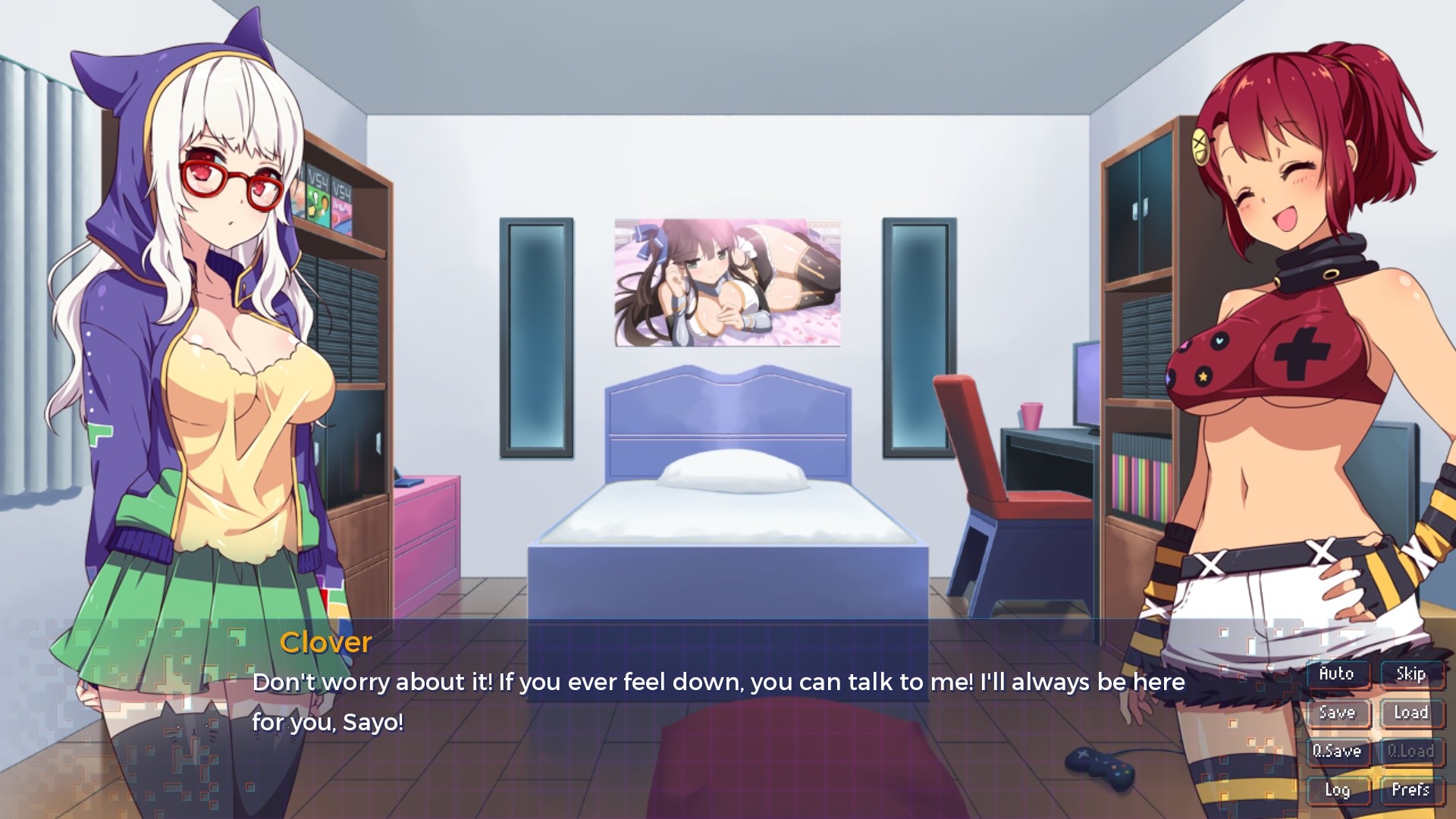
Task: Click the grayed-out Q.Load button
Action: click(1410, 752)
